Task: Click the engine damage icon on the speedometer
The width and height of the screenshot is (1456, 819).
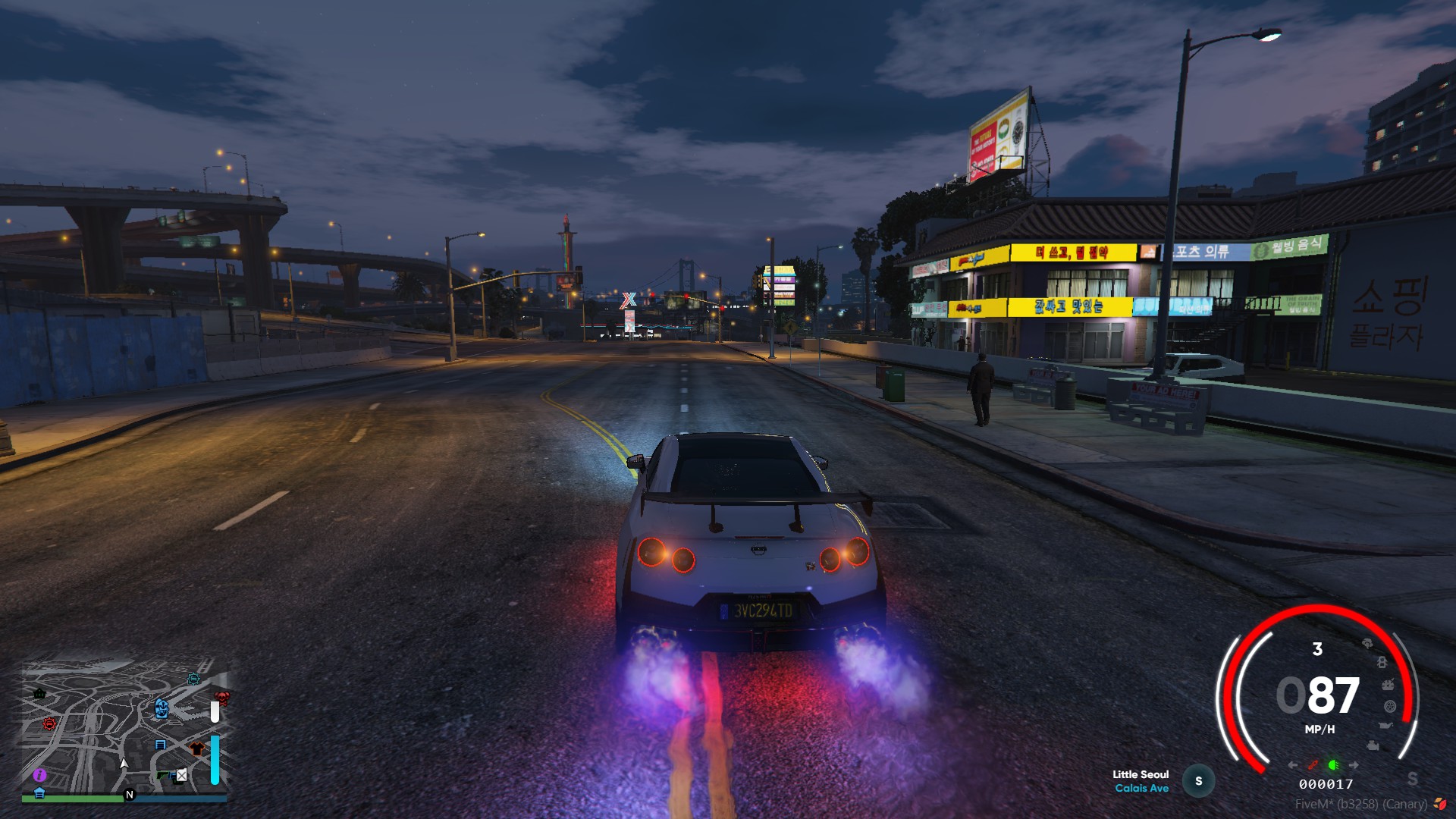Action: [1373, 745]
